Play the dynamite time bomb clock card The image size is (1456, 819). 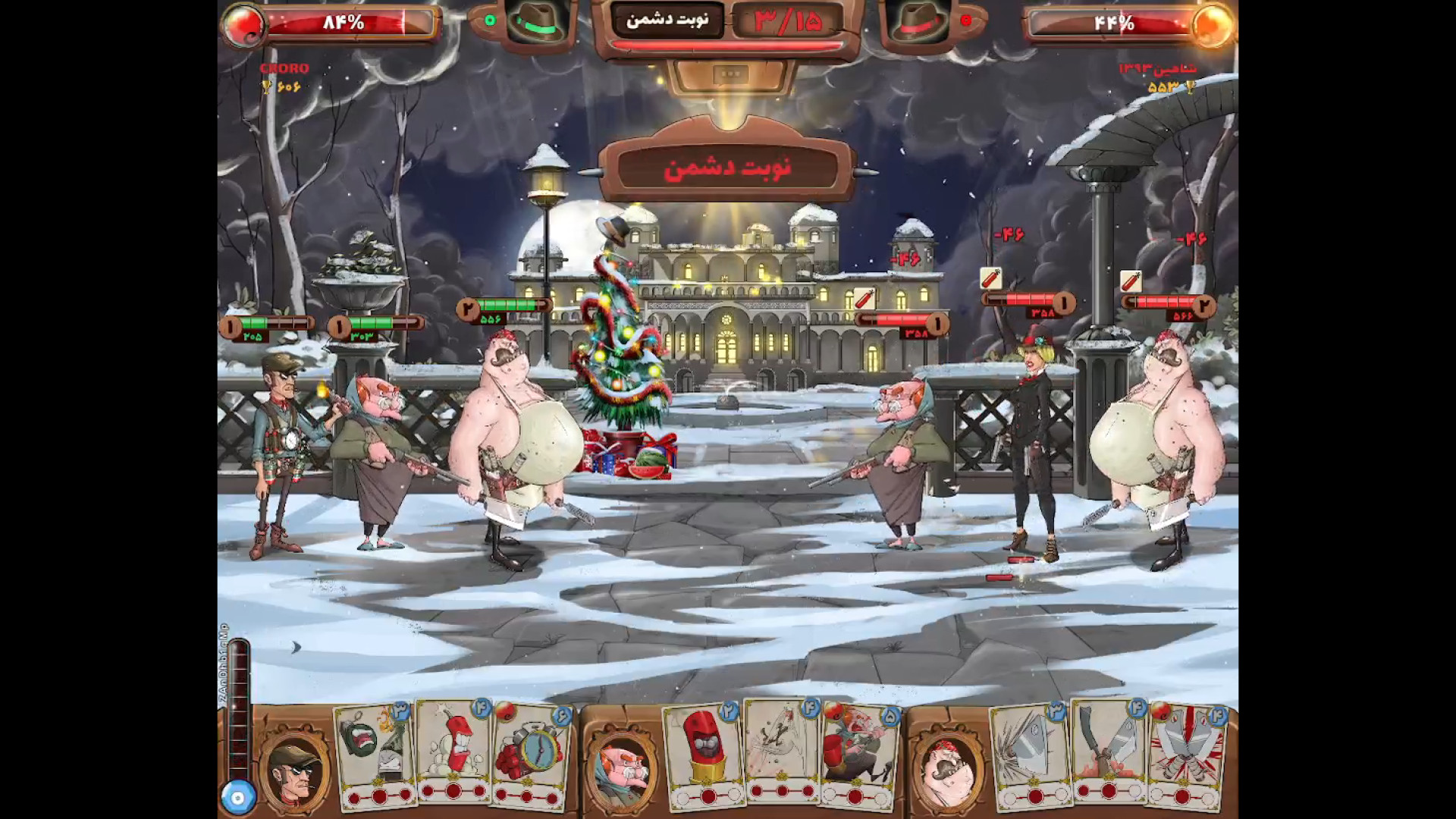[531, 752]
